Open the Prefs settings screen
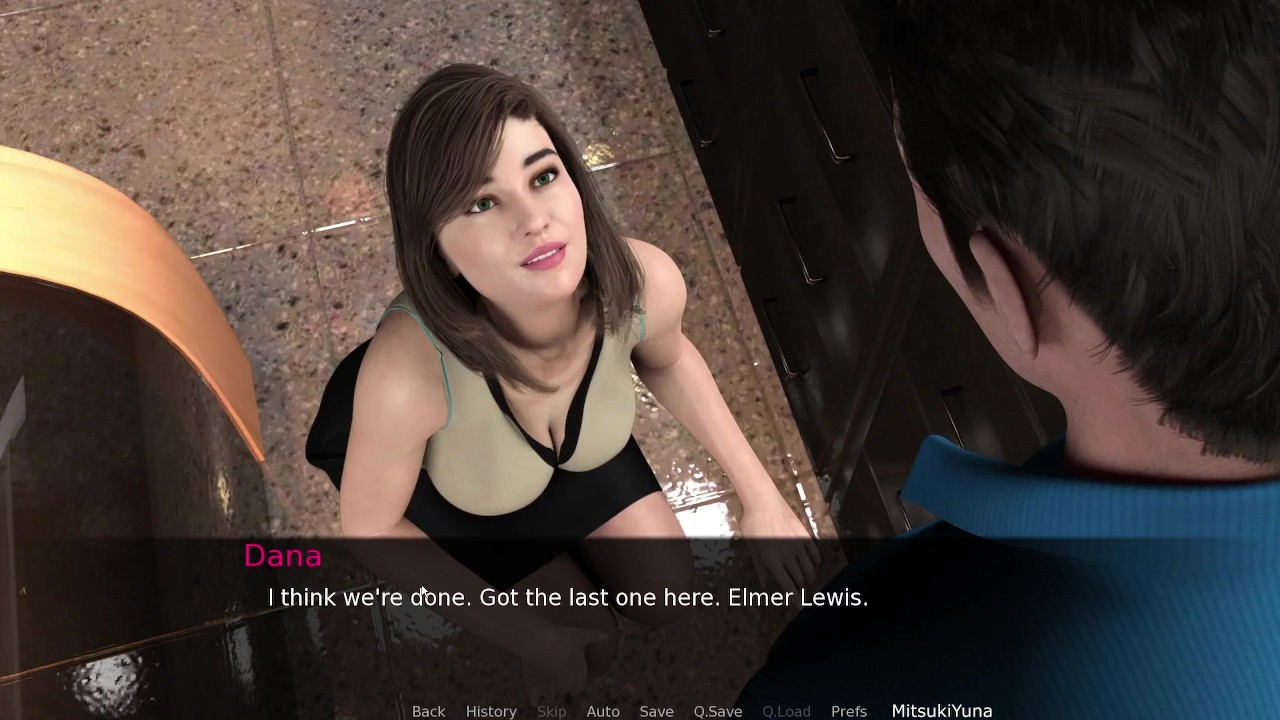 [849, 711]
